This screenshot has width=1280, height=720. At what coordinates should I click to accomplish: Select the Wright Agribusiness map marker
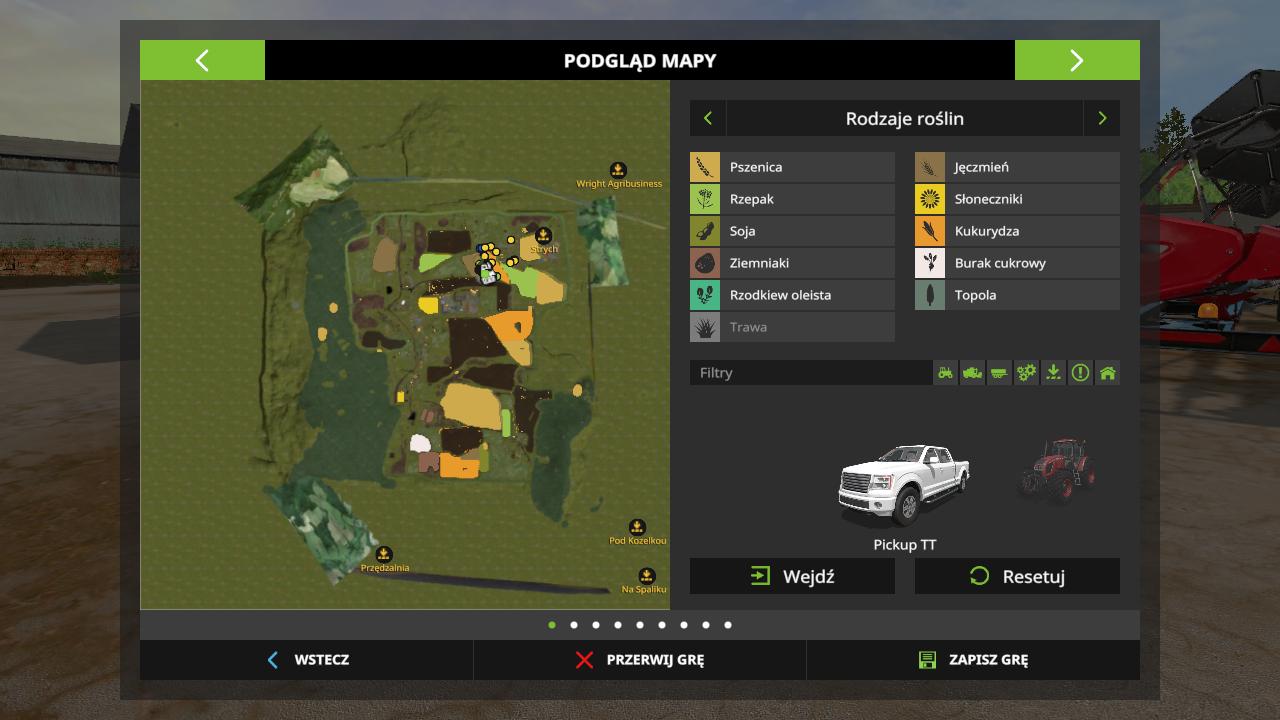tap(618, 171)
